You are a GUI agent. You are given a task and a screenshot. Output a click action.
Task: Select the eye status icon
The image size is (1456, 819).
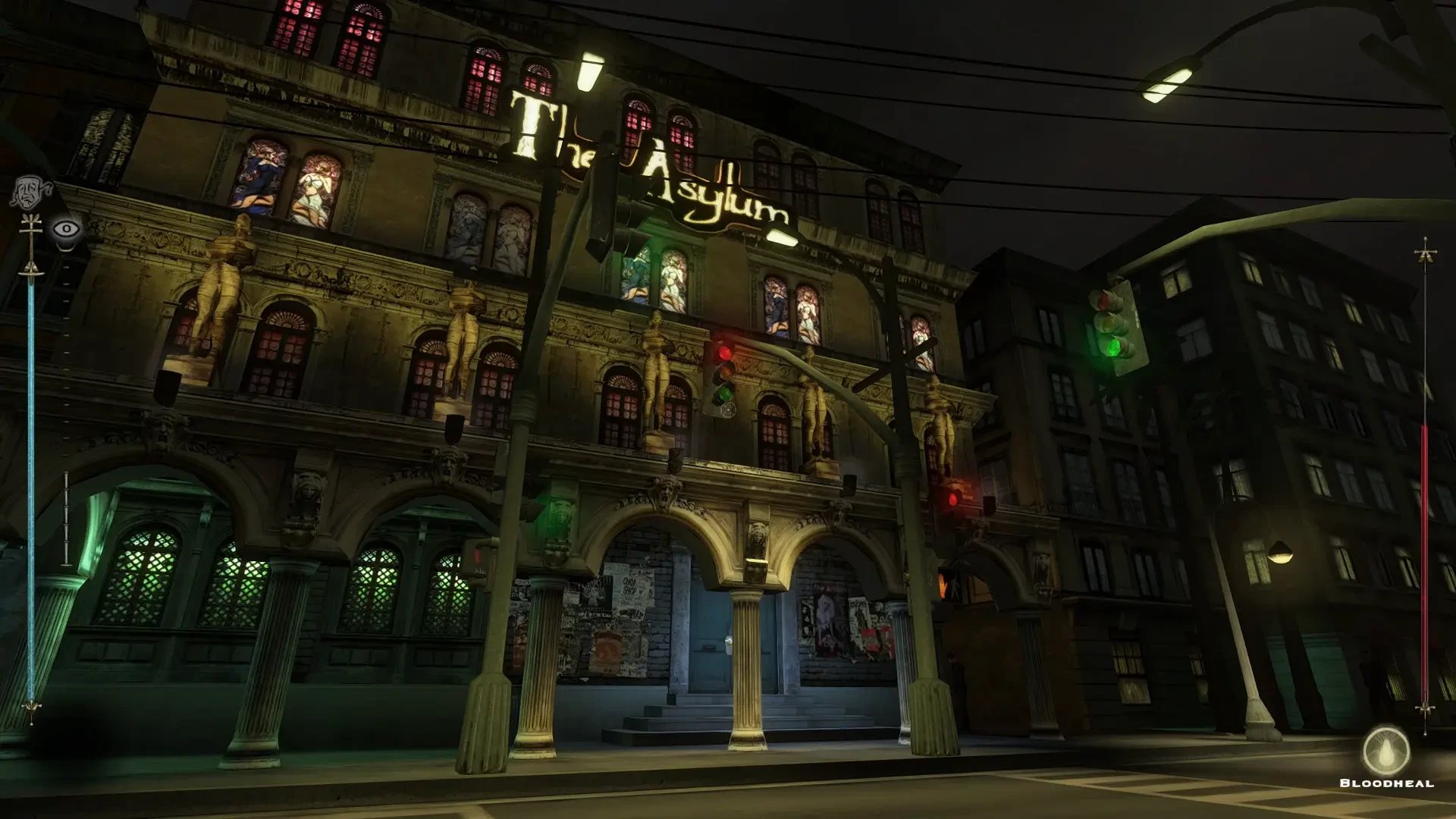click(67, 228)
